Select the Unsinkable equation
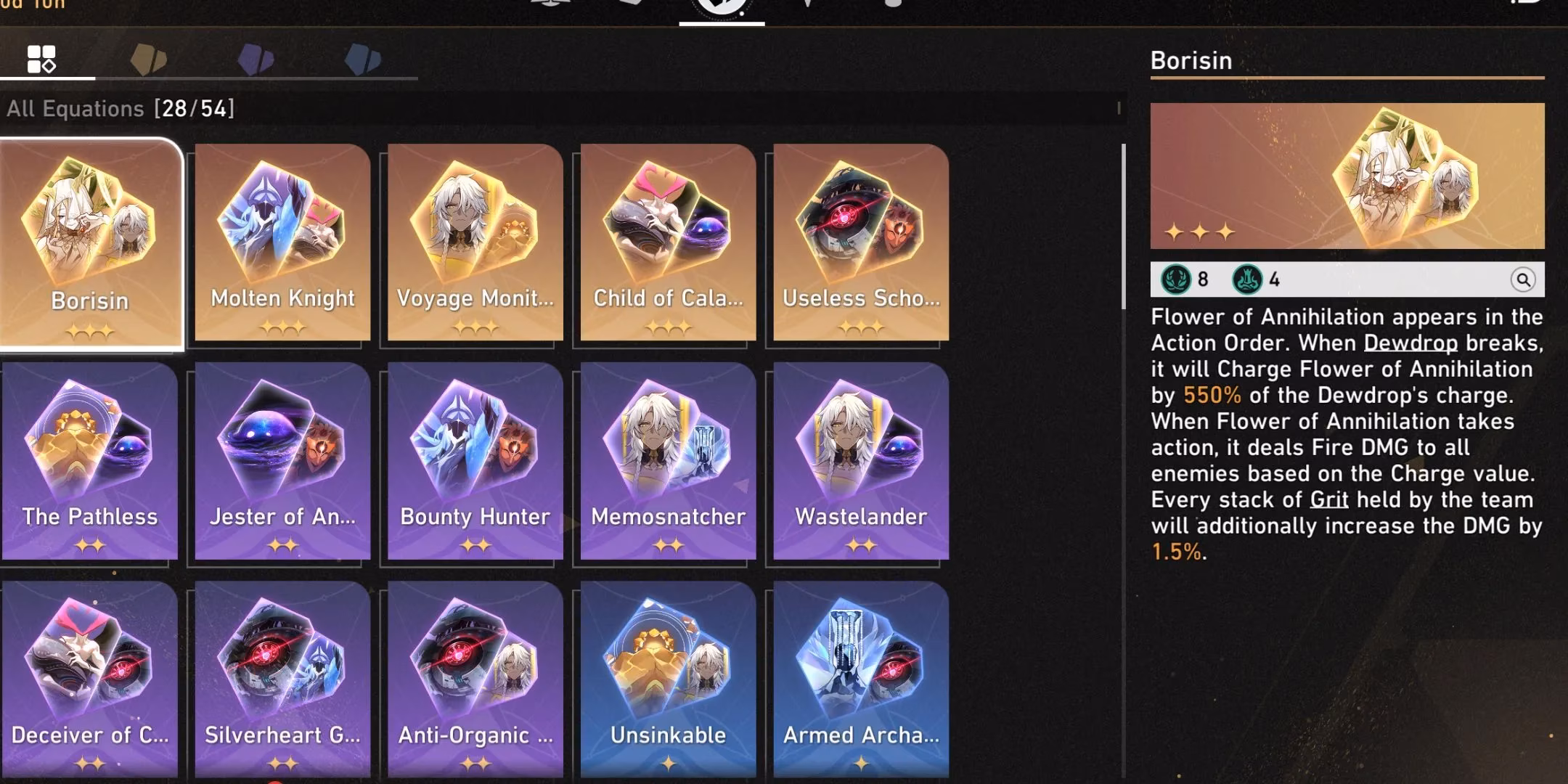Screen dimensions: 1568x784 668,679
